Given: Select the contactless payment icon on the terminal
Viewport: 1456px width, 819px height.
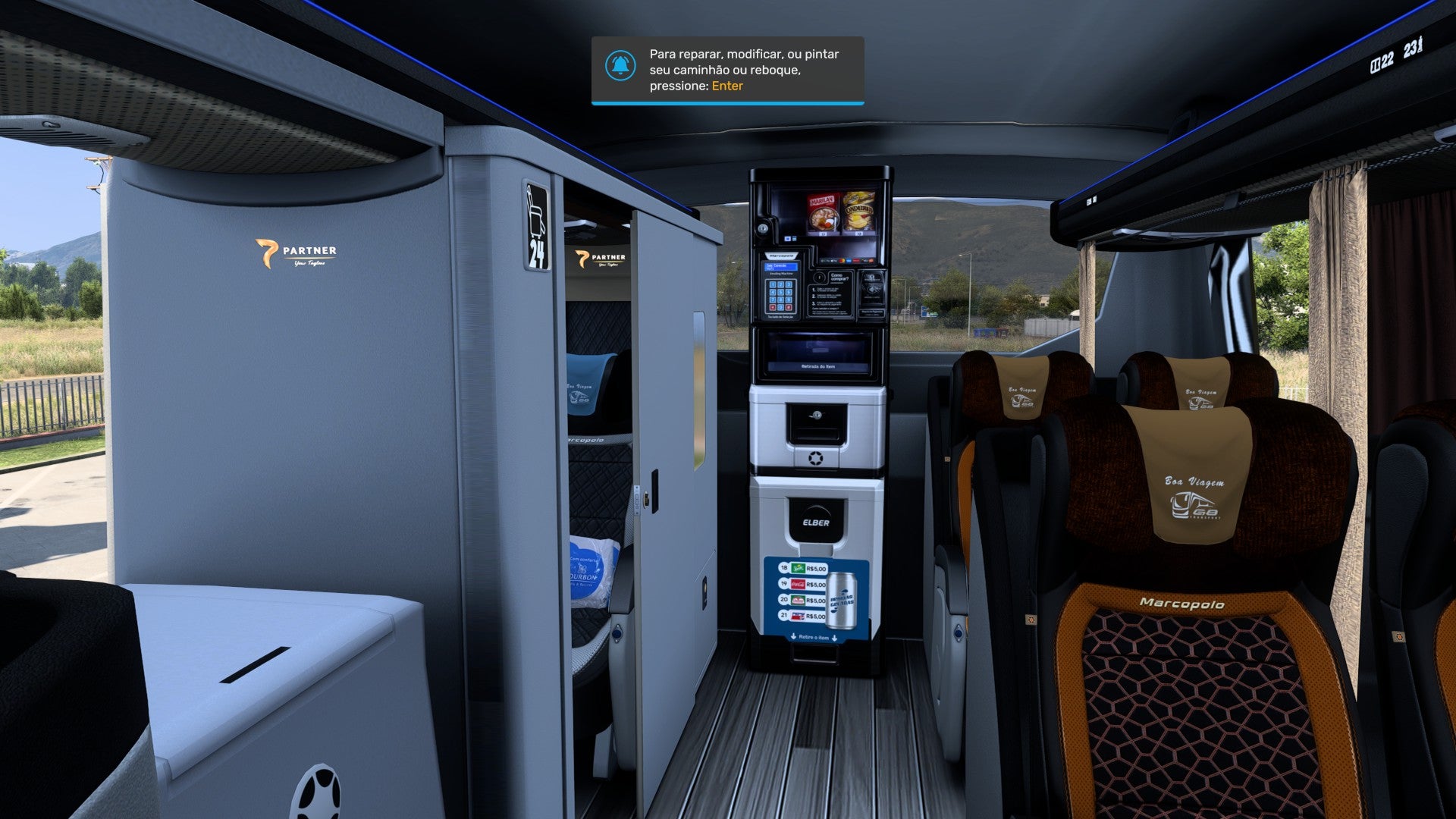Looking at the screenshot, I should pos(875,288).
